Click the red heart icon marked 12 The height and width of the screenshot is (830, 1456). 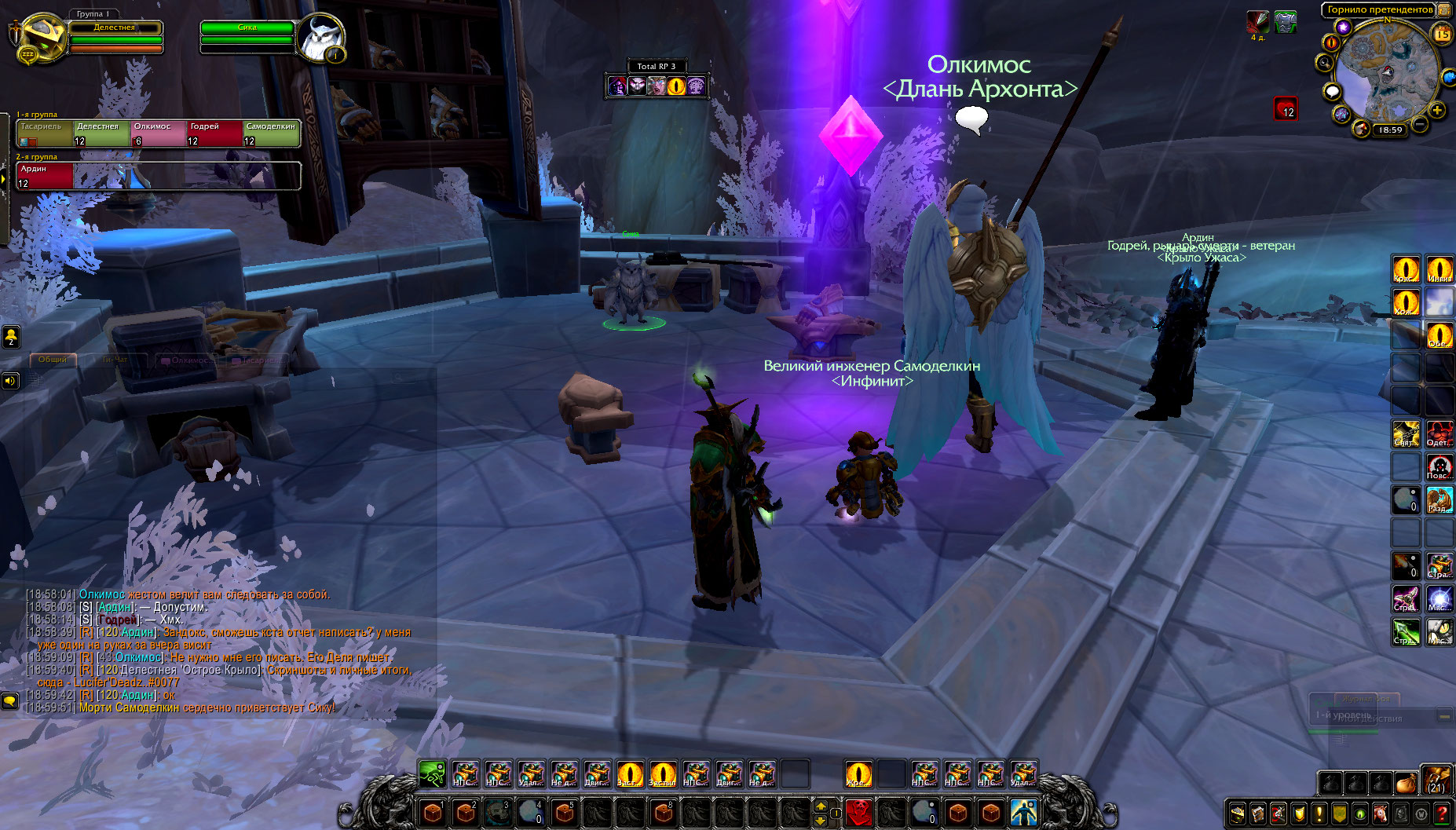(x=1286, y=108)
